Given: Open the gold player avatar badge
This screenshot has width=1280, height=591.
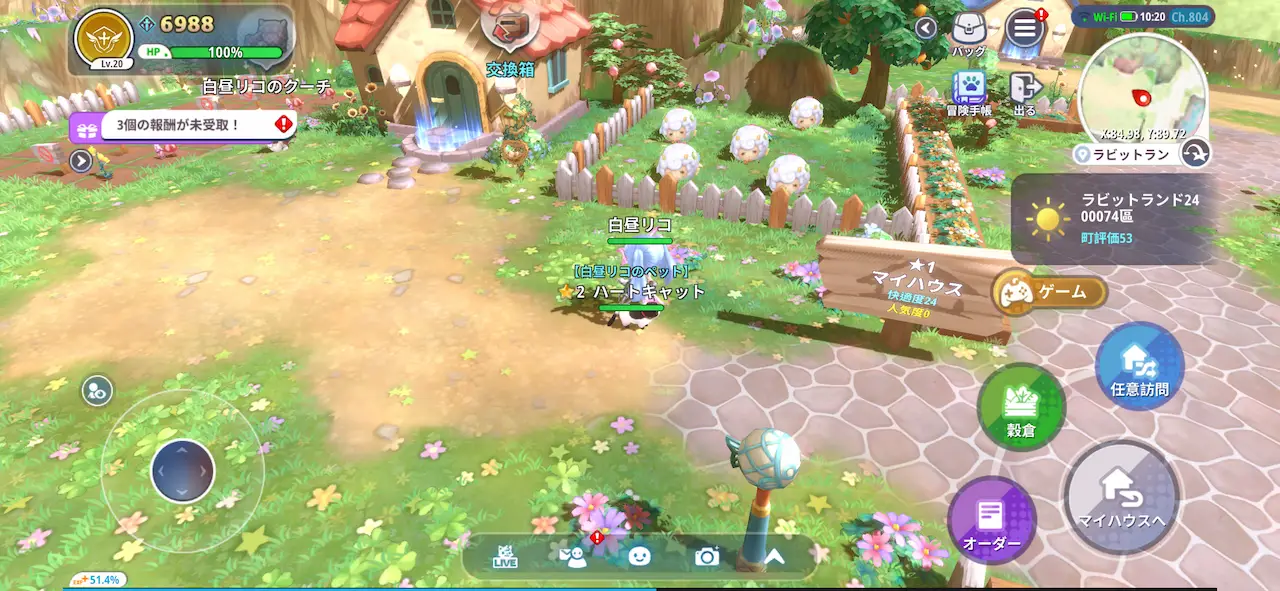Looking at the screenshot, I should pos(105,38).
